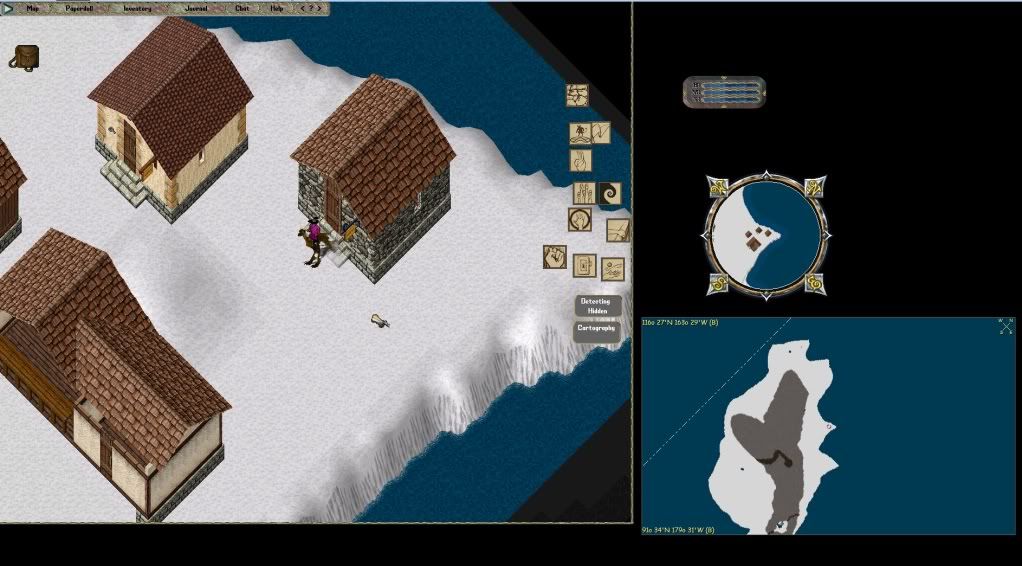Click the question mark button on menu bar

[313, 8]
